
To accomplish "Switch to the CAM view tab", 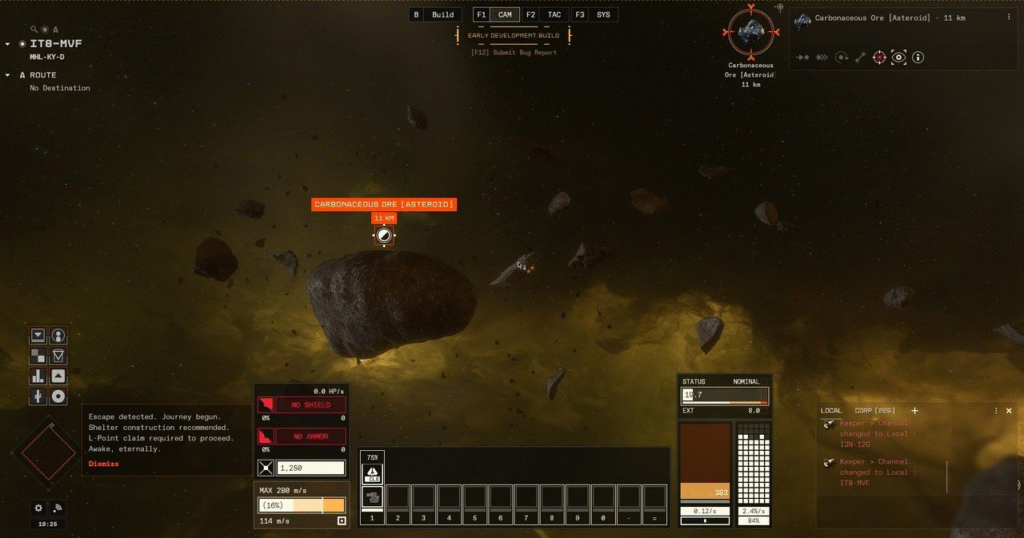I will pyautogui.click(x=505, y=15).
